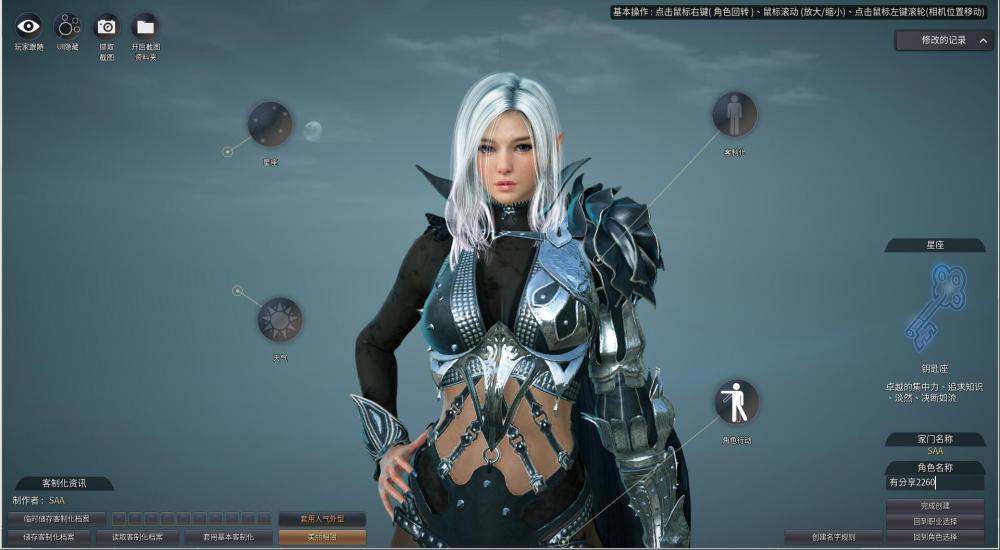The width and height of the screenshot is (1000, 550).
Task: Select the 天气 weather sun circle
Action: point(279,320)
